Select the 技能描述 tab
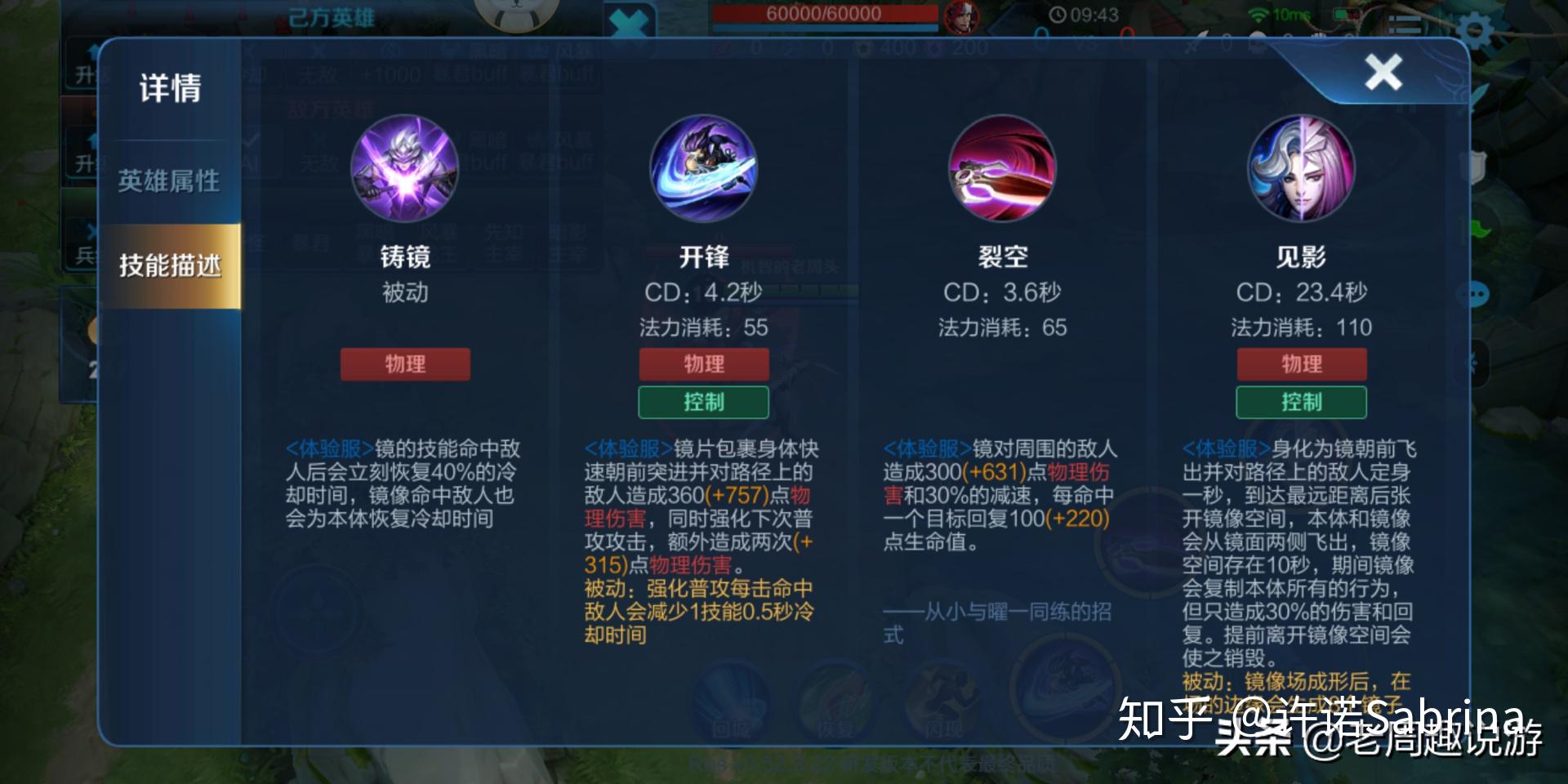The image size is (1568, 784). [170, 264]
